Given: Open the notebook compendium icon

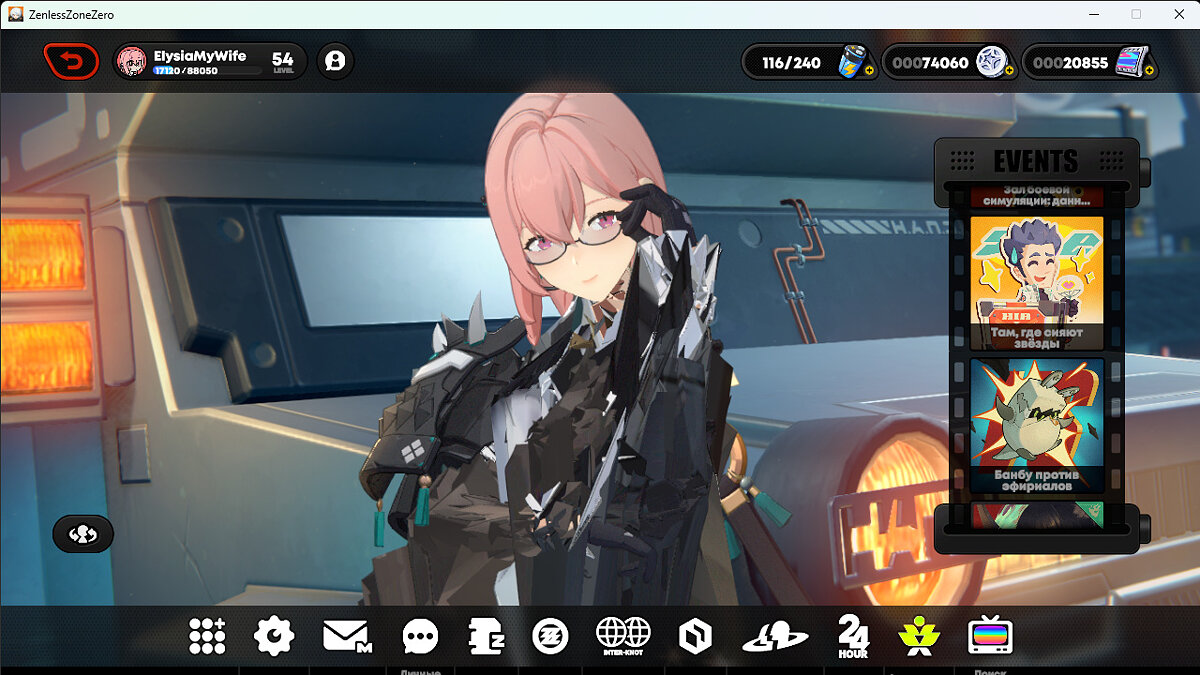Looking at the screenshot, I should tap(485, 636).
